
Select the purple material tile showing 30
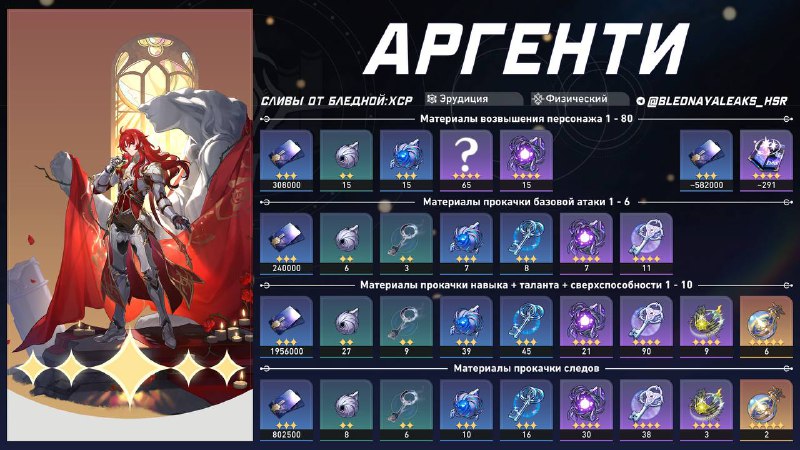(585, 404)
